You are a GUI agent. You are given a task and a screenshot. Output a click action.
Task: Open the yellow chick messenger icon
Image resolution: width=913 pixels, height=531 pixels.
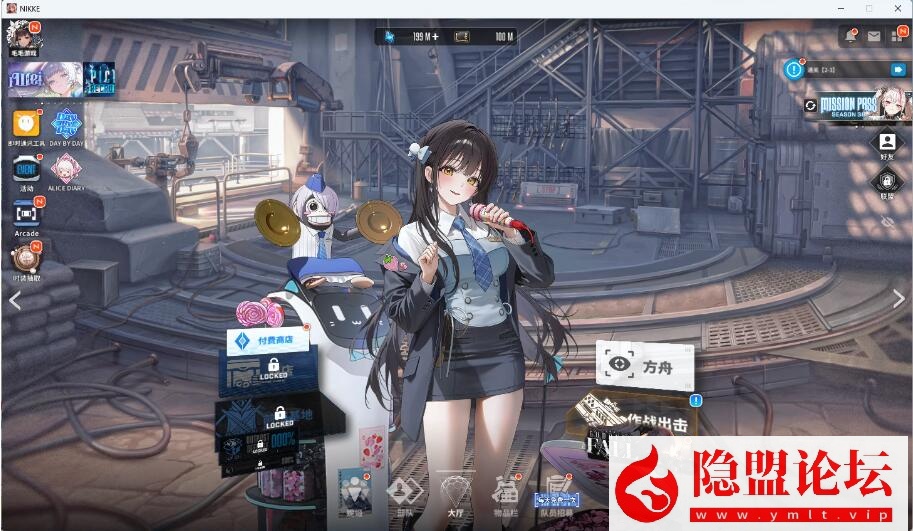click(x=26, y=125)
